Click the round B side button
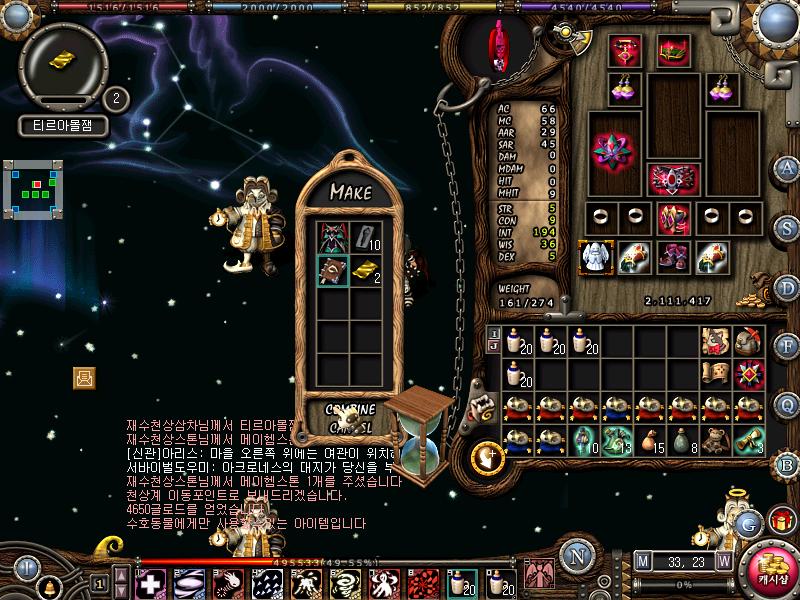 click(787, 464)
